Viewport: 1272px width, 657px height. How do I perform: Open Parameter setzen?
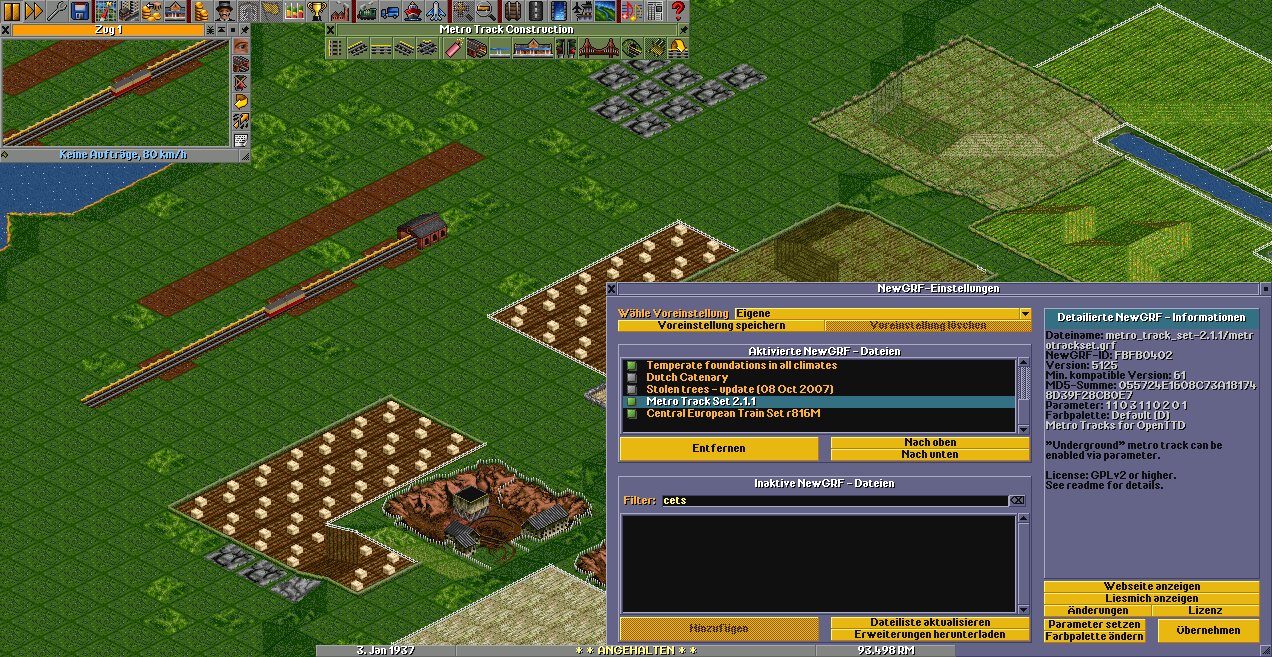[1094, 625]
